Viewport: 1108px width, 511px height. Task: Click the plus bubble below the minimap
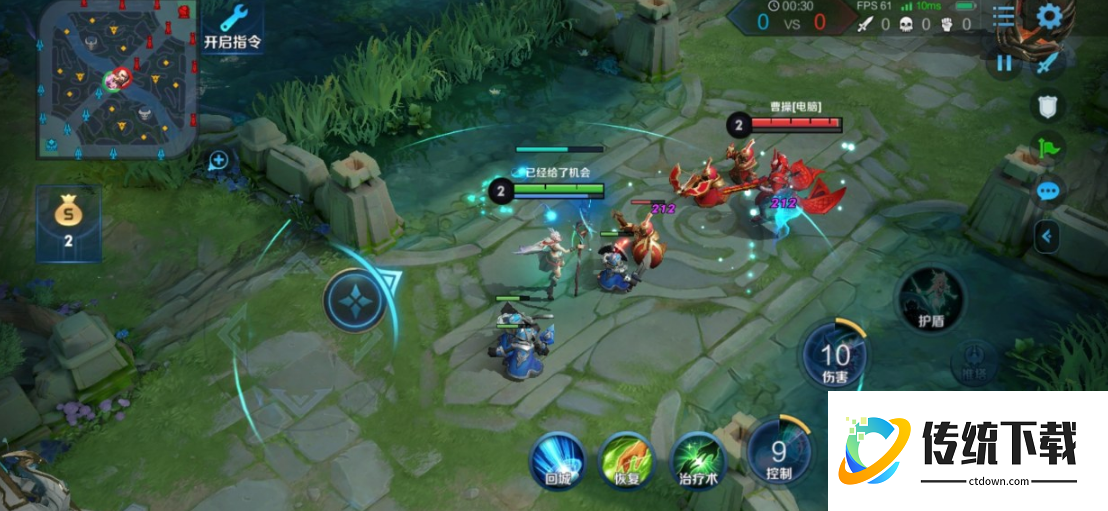(x=219, y=160)
